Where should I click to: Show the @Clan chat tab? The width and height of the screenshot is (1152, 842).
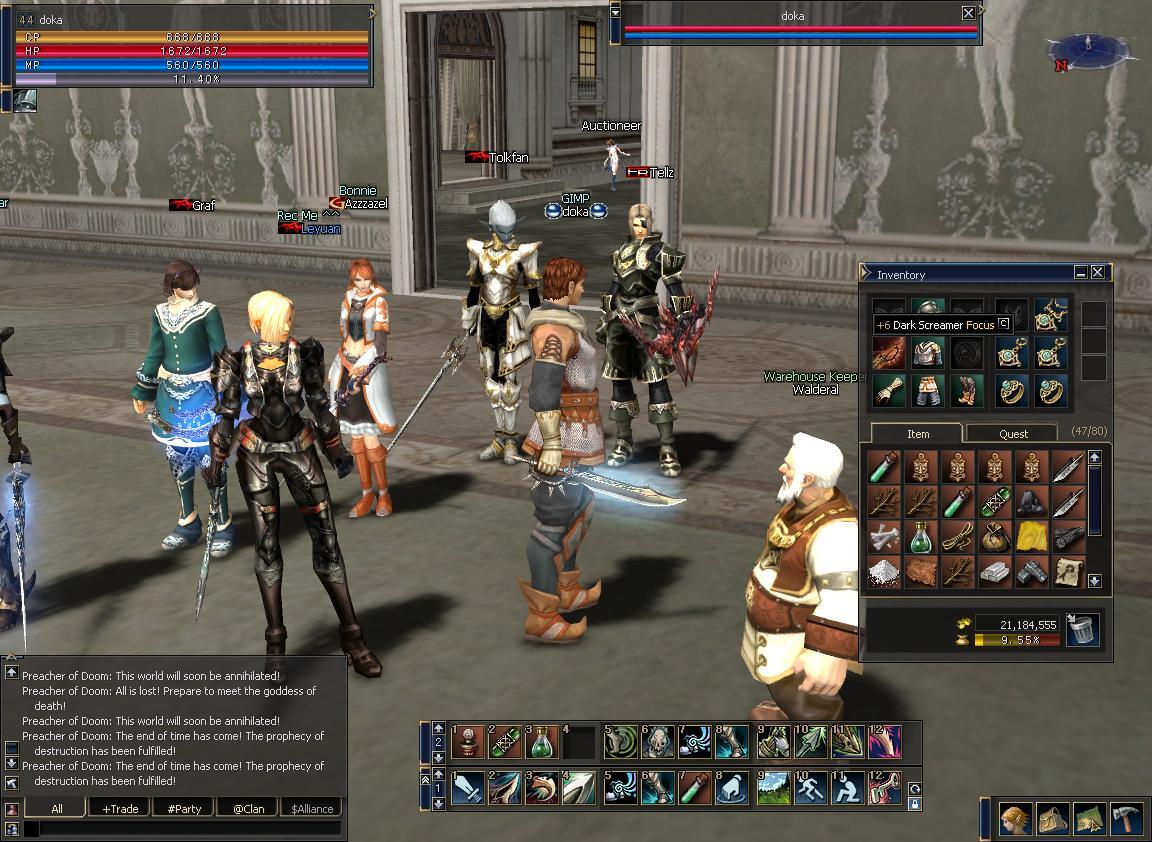coord(248,808)
